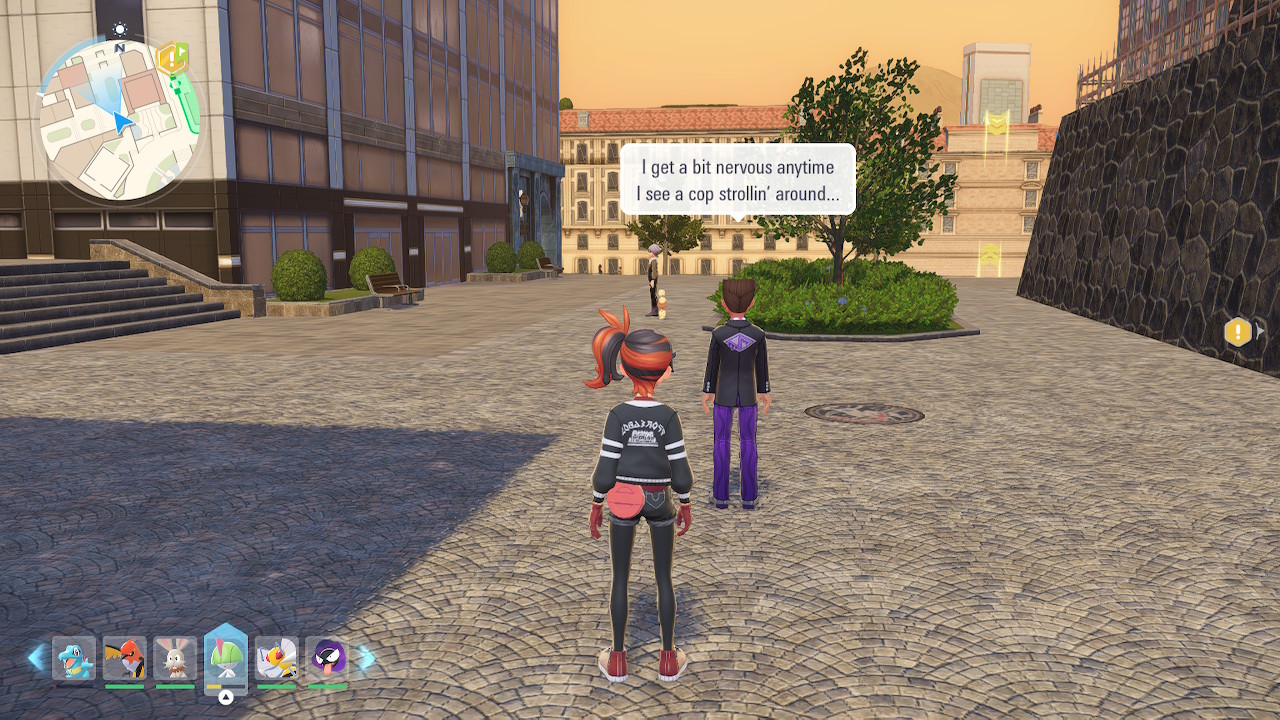Select Bunnelby from the party bar
Viewport: 1280px width, 720px height.
point(175,659)
